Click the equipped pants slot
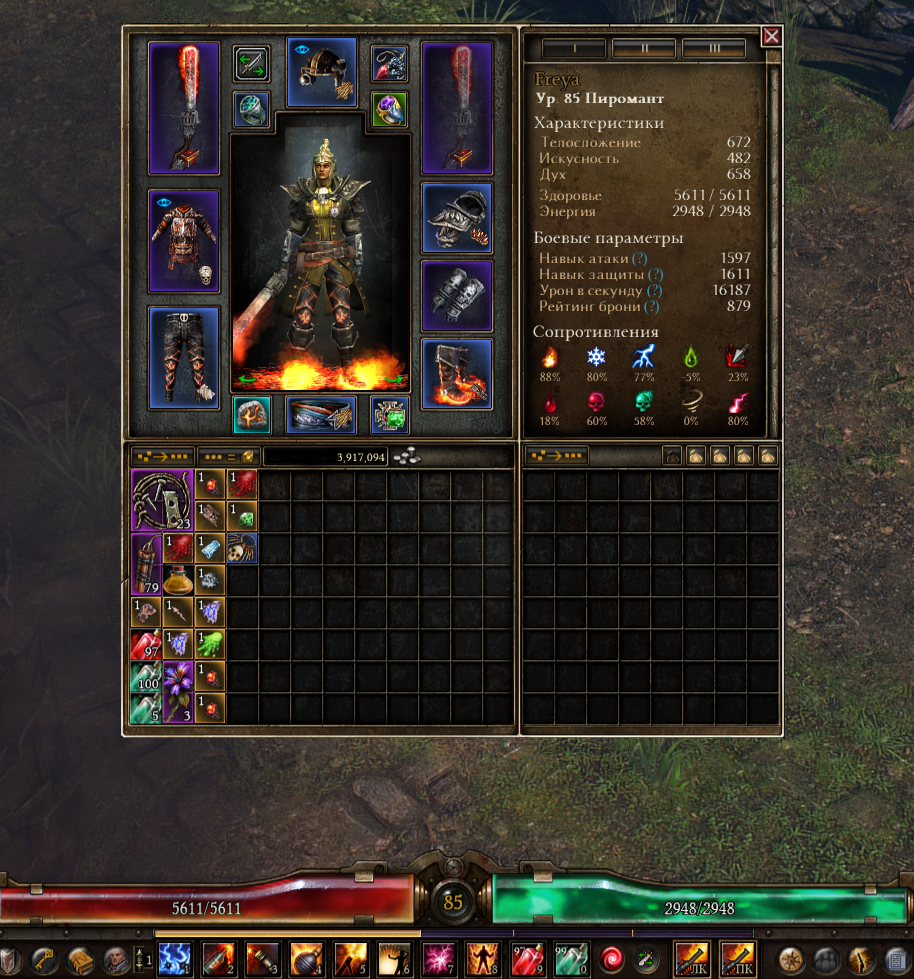 183,357
